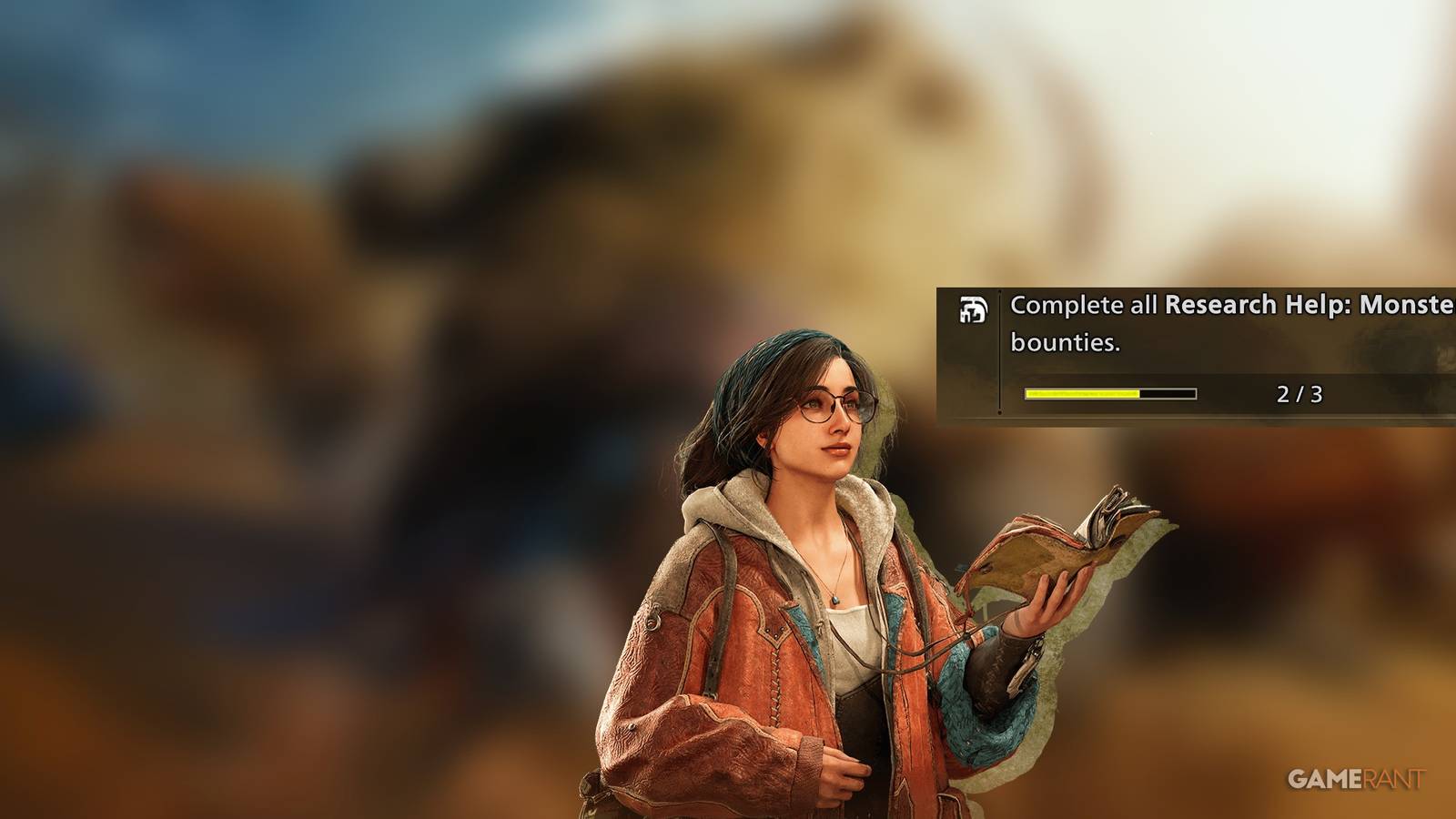
Task: Click the yellow bounty progress bar
Action: pyautogui.click(x=1083, y=394)
